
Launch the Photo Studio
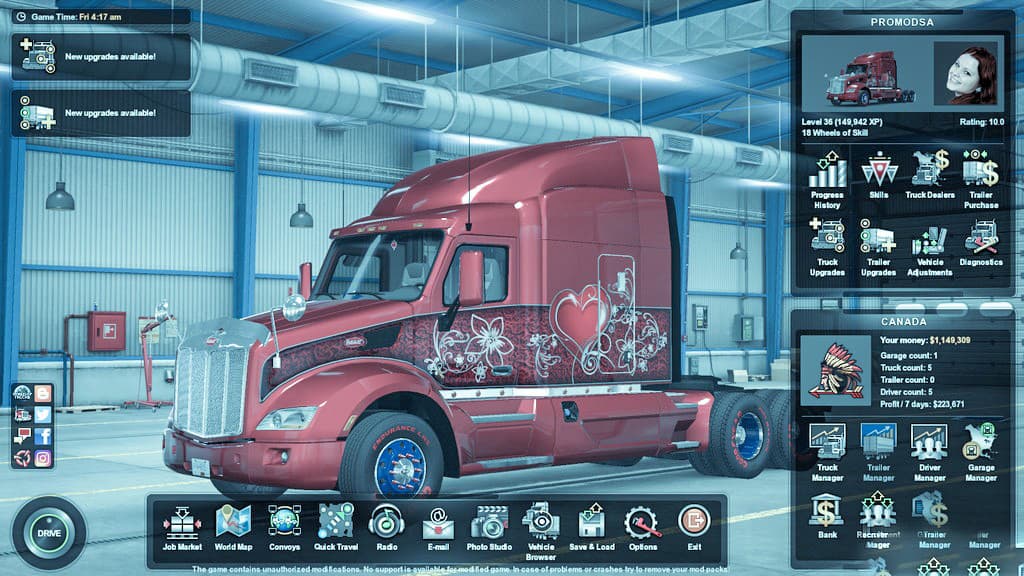pyautogui.click(x=489, y=527)
